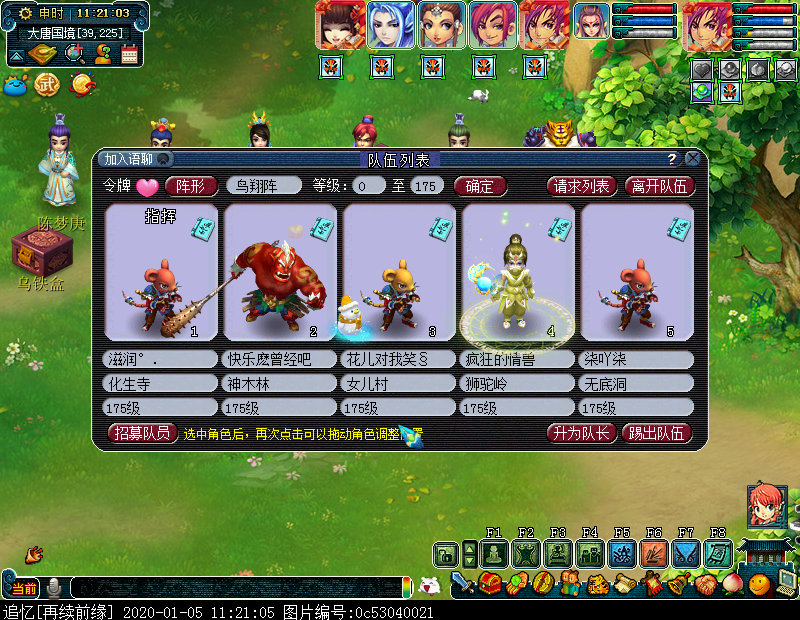
Task: Select team member 疯狂的情兽 card
Action: click(x=517, y=272)
